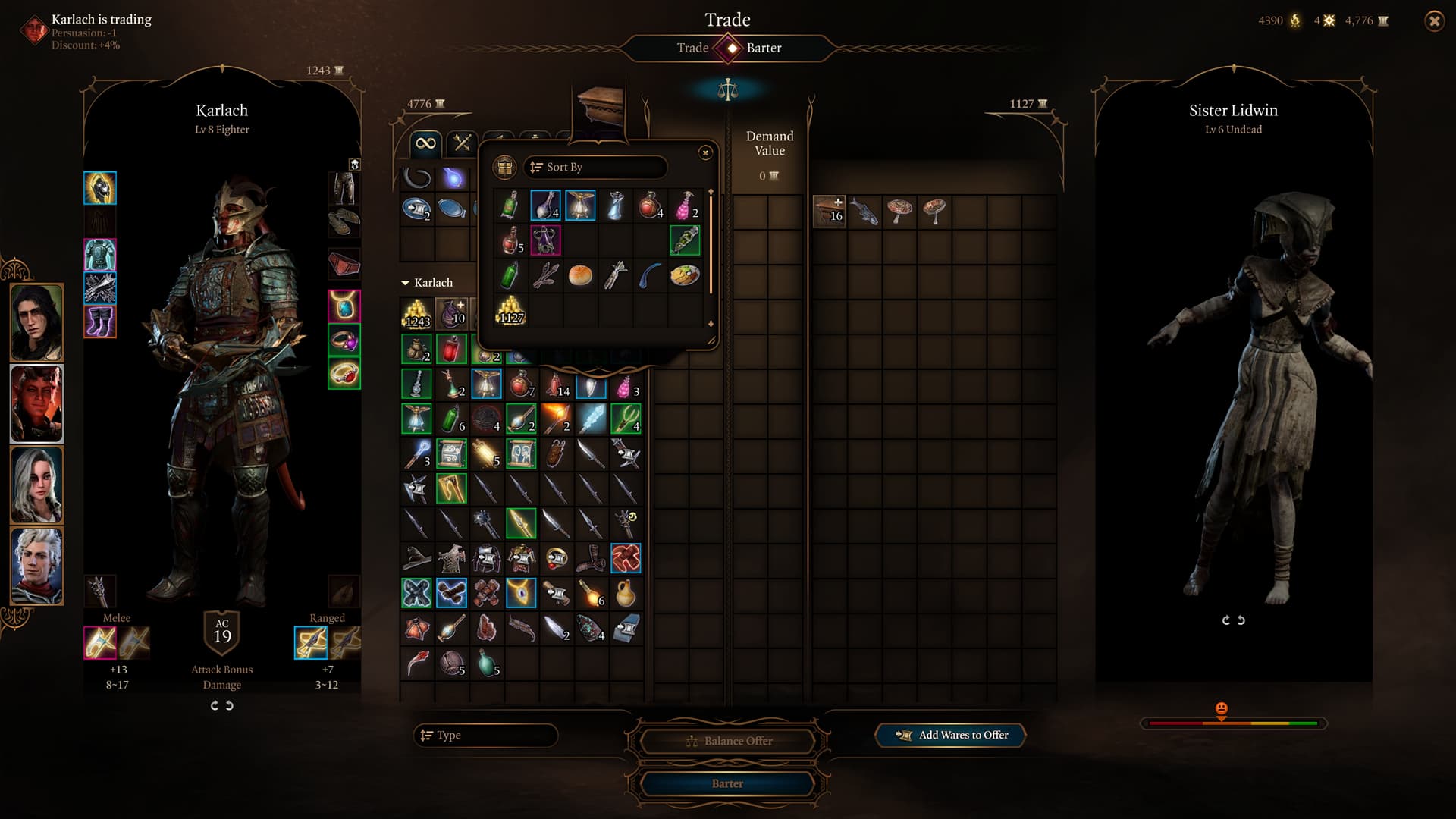Screen dimensions: 1456x819
Task: Click Karlach's equipped helmet slot
Action: tap(100, 188)
